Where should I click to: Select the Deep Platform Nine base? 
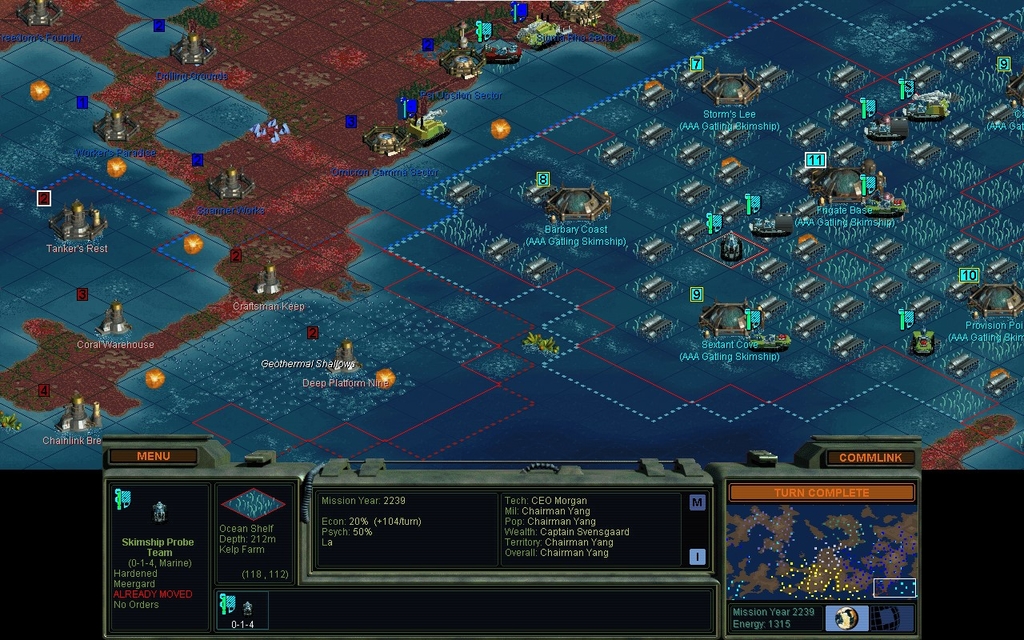tap(346, 356)
